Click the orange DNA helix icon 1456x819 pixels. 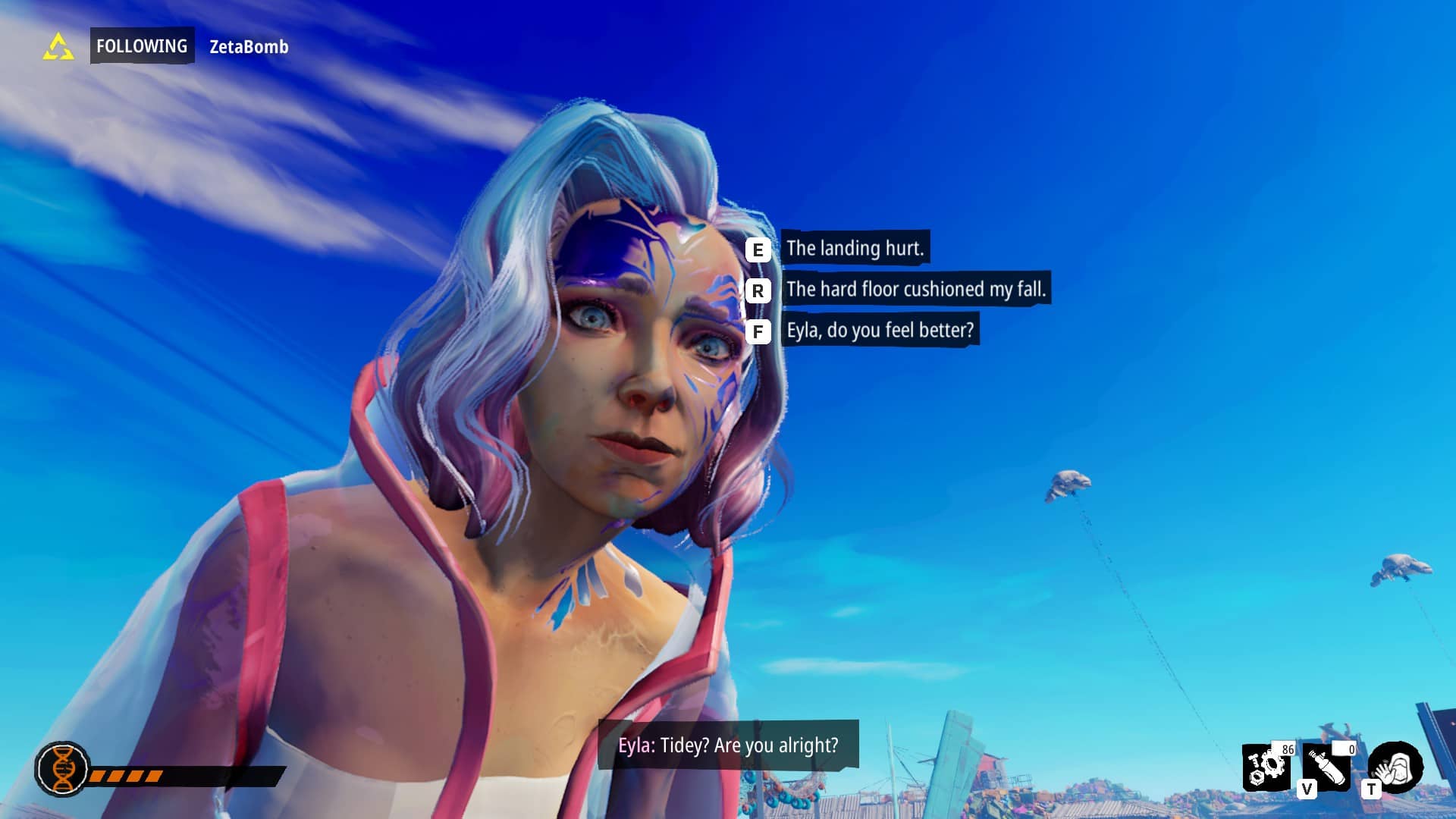coord(63,769)
